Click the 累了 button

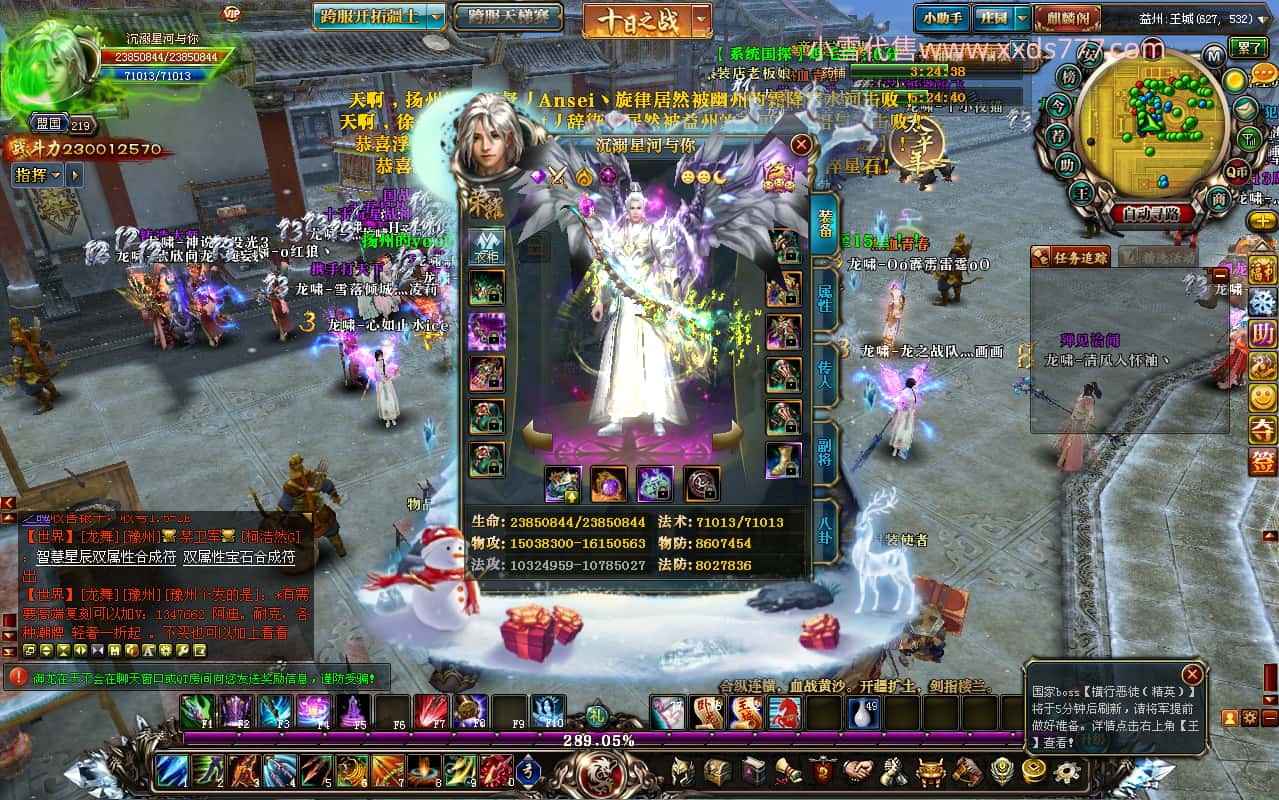pyautogui.click(x=1247, y=48)
